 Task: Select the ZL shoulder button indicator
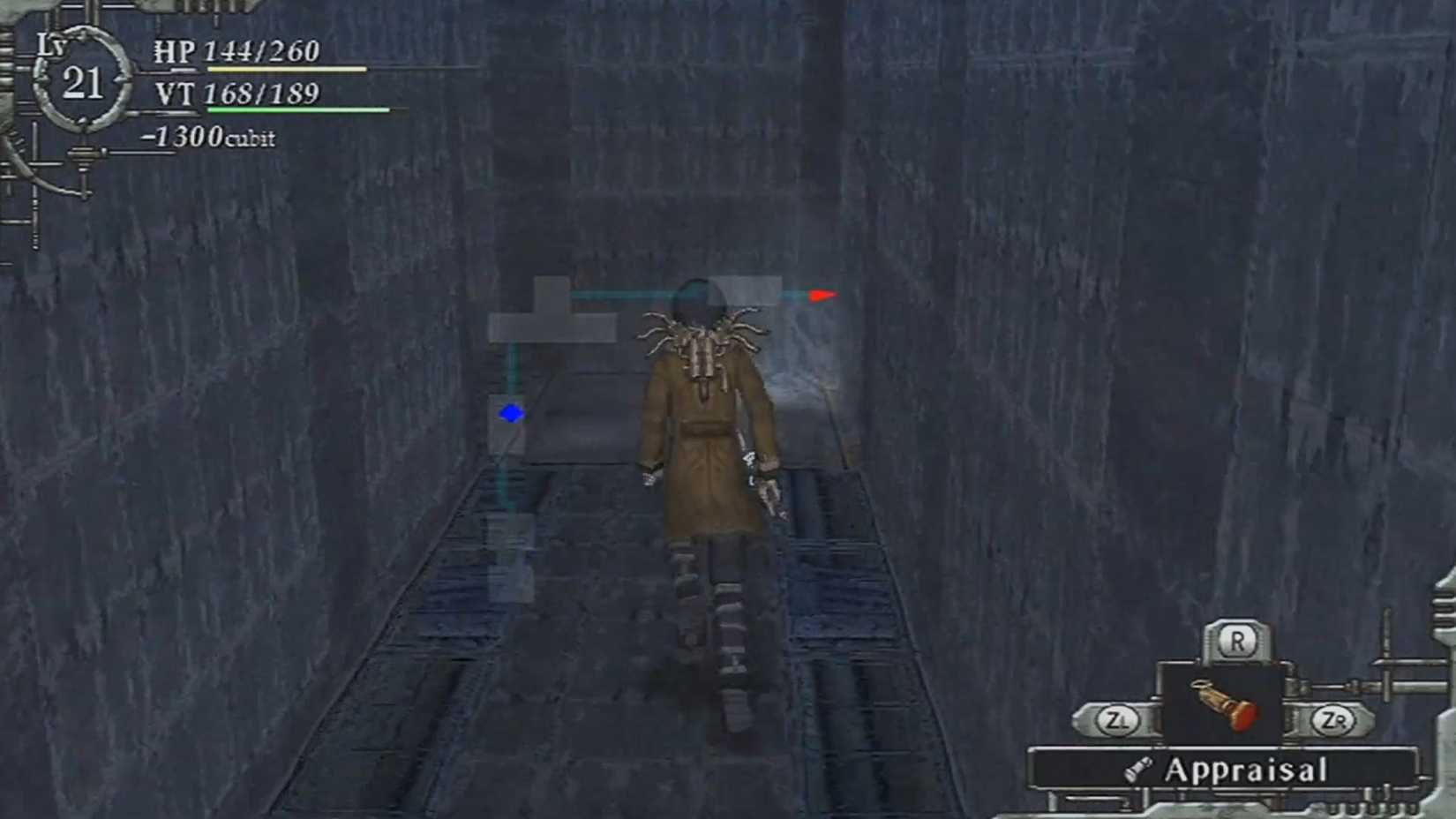click(x=1118, y=718)
